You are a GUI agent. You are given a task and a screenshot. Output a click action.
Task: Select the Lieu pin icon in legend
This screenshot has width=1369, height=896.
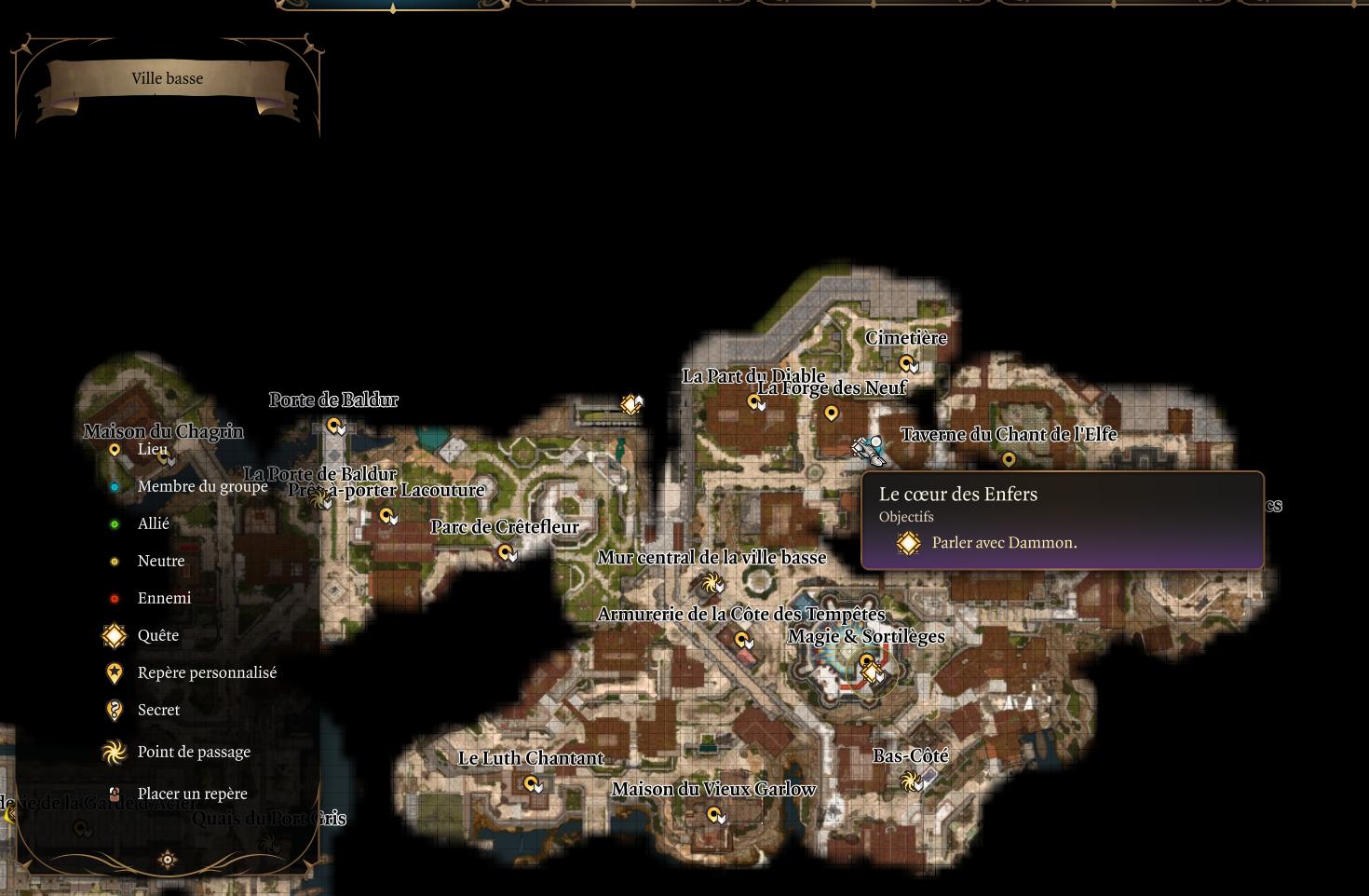click(x=114, y=449)
